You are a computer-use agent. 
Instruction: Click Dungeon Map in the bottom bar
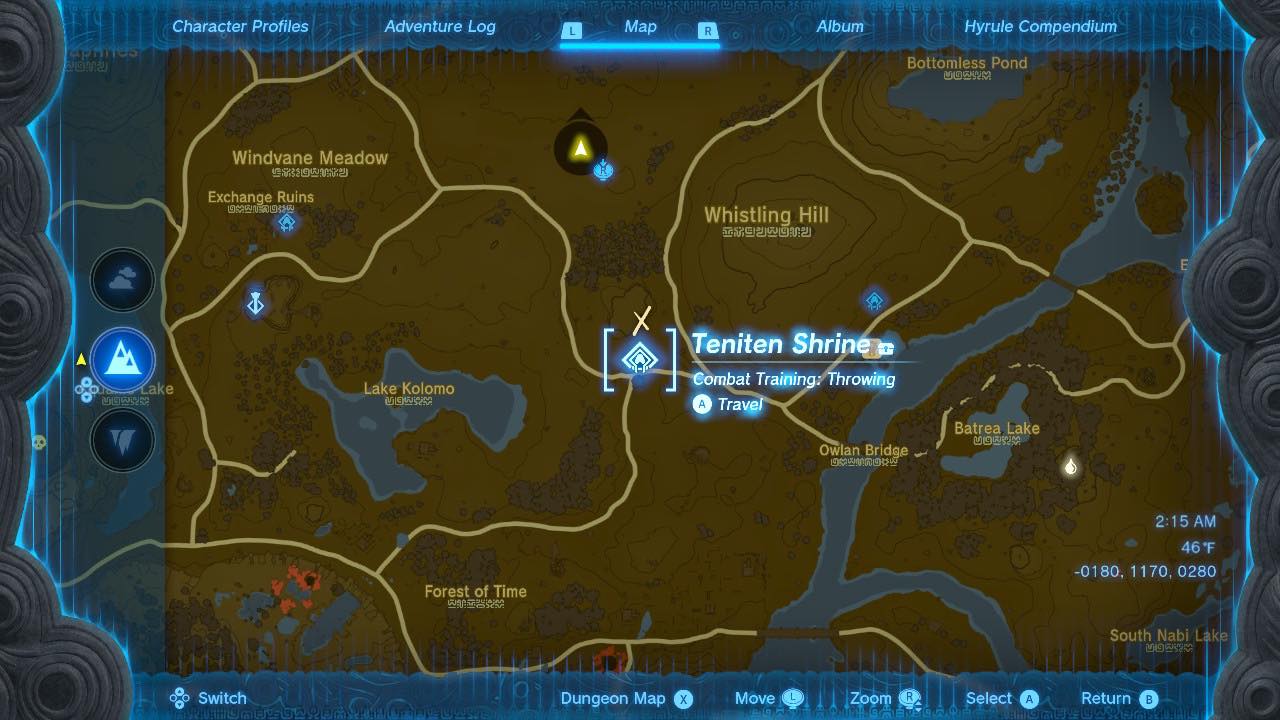(614, 697)
